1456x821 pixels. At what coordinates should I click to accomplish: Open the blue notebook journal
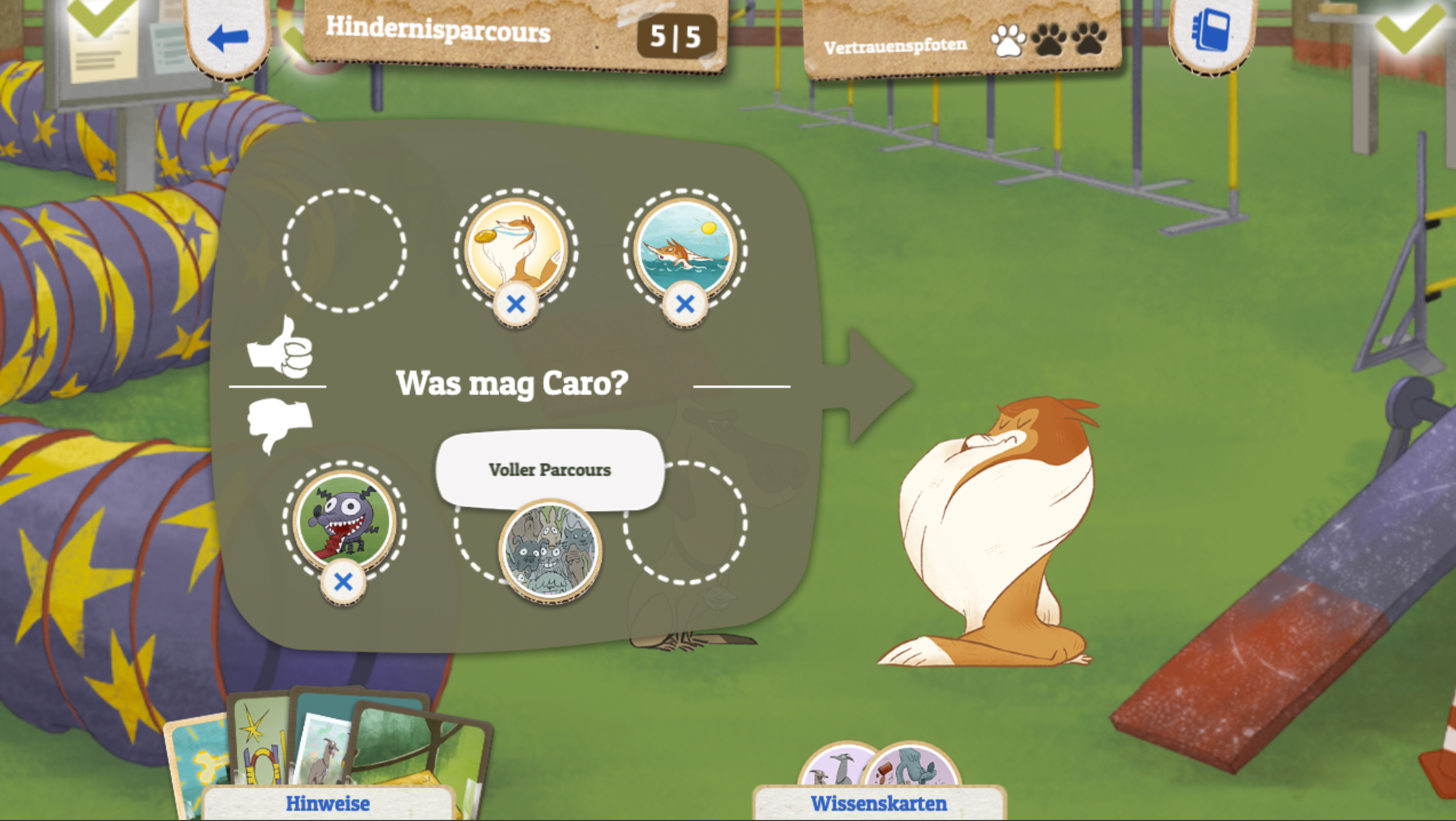tap(1211, 31)
